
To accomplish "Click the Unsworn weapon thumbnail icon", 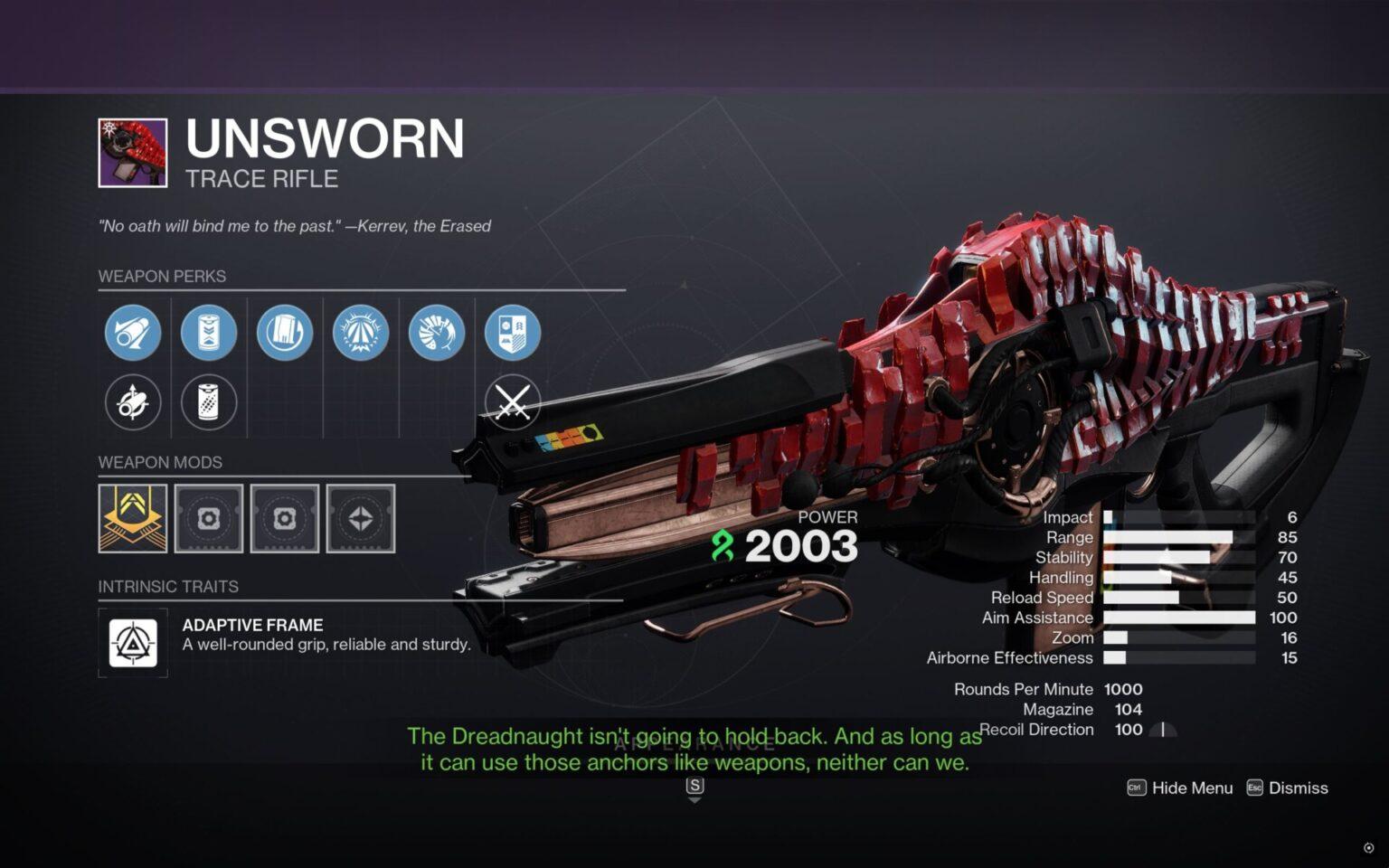I will [133, 153].
